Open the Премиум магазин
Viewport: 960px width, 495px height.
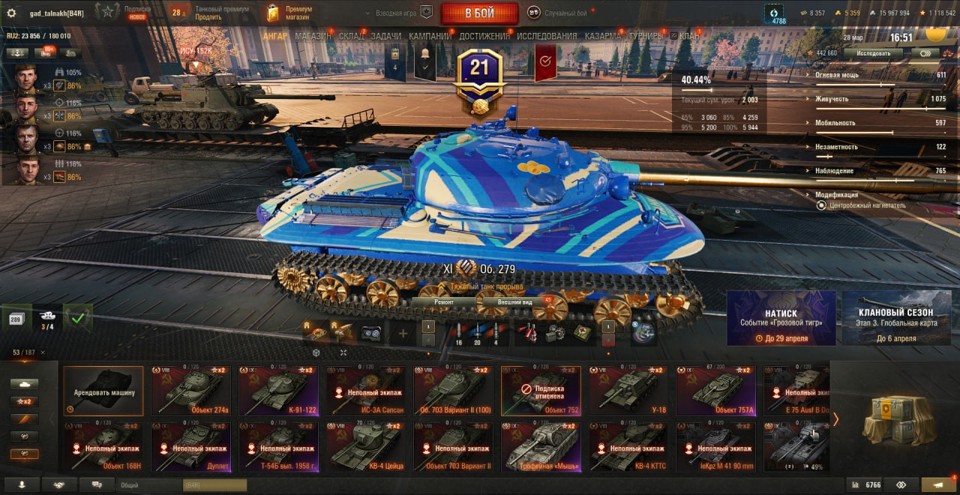coord(297,13)
